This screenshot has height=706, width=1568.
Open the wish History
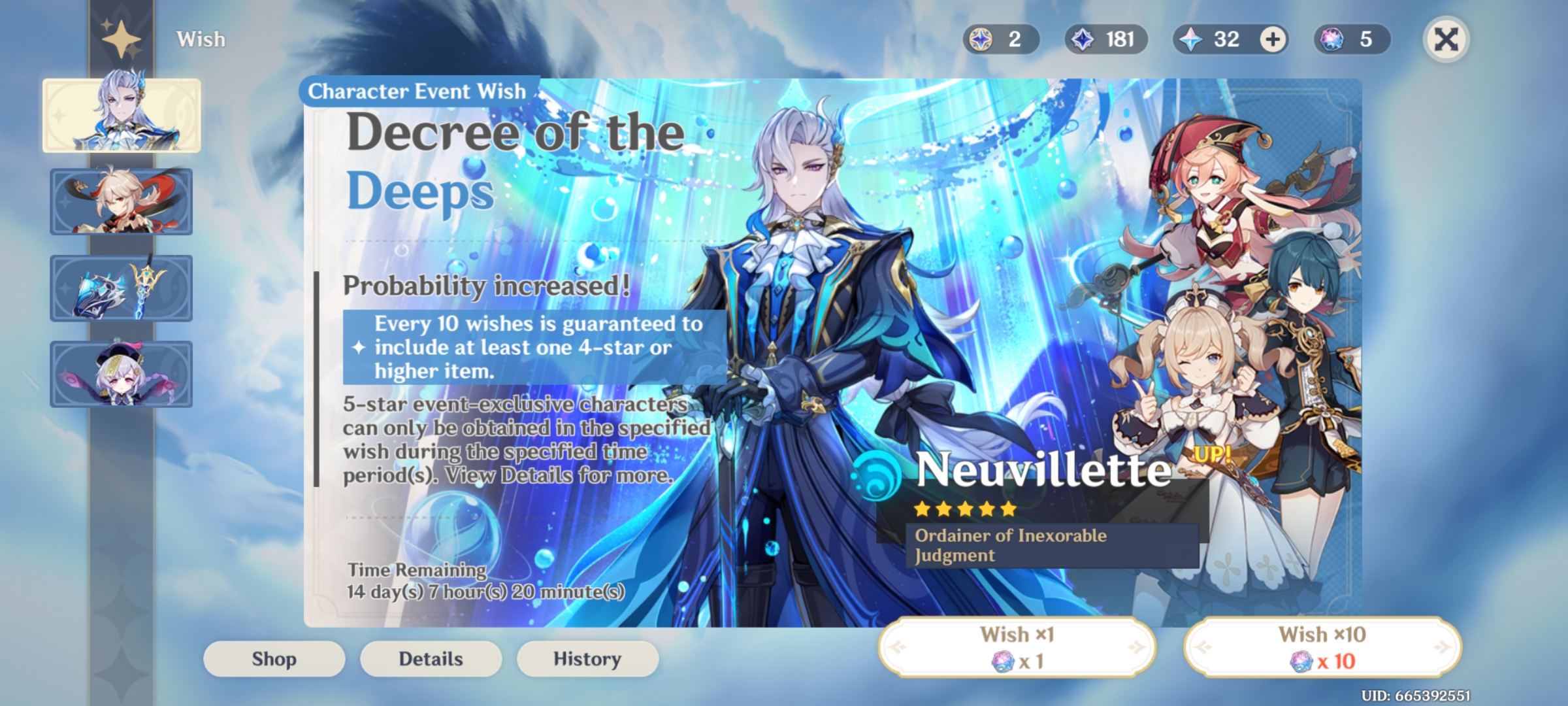click(587, 658)
